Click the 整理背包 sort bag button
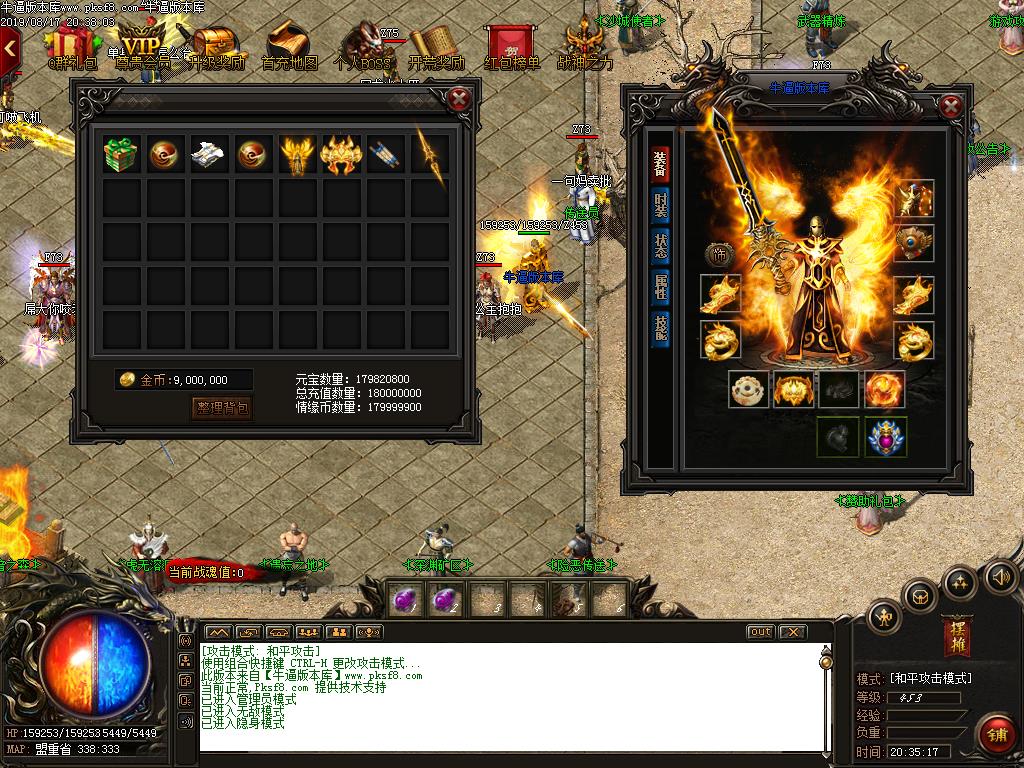The image size is (1024, 768). [222, 407]
